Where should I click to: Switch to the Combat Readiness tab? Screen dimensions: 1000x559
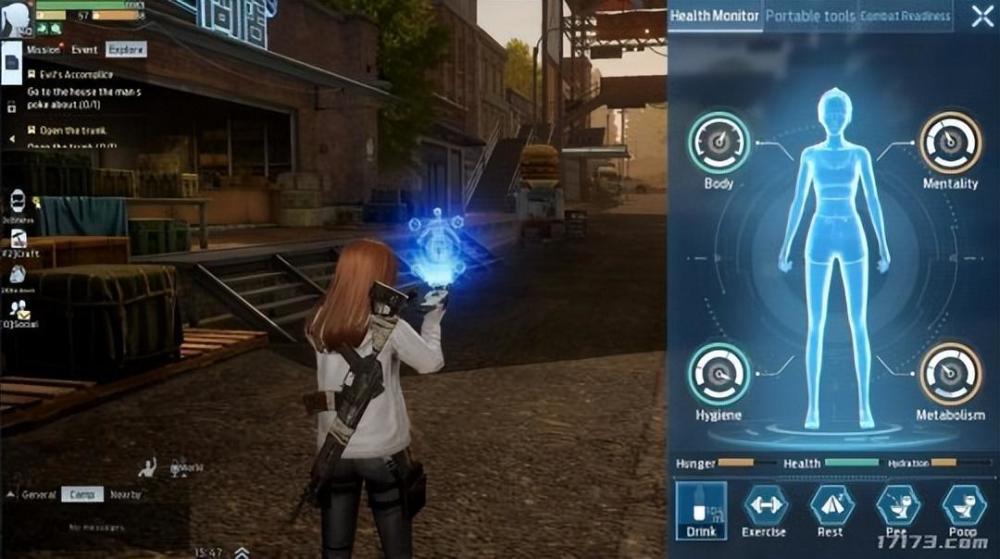[904, 16]
